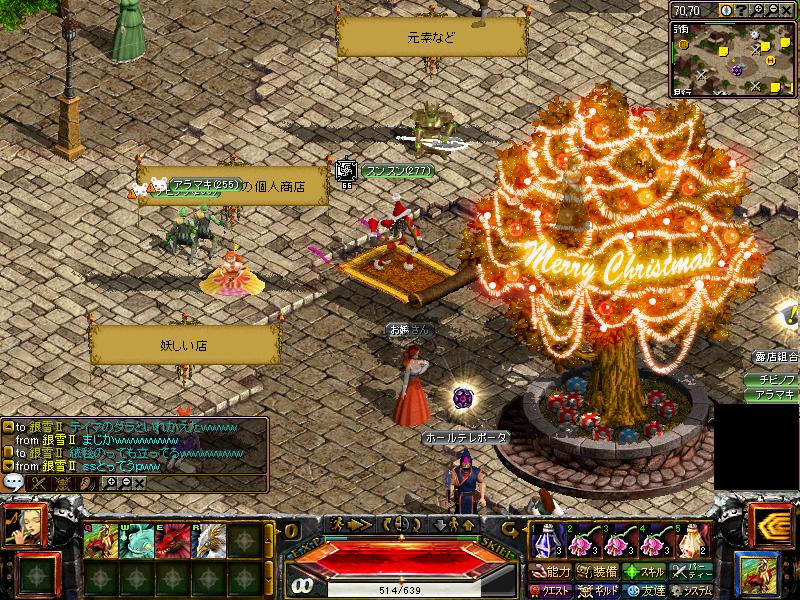Open the ギルド (guild) window
This screenshot has width=800, height=600.
[597, 590]
